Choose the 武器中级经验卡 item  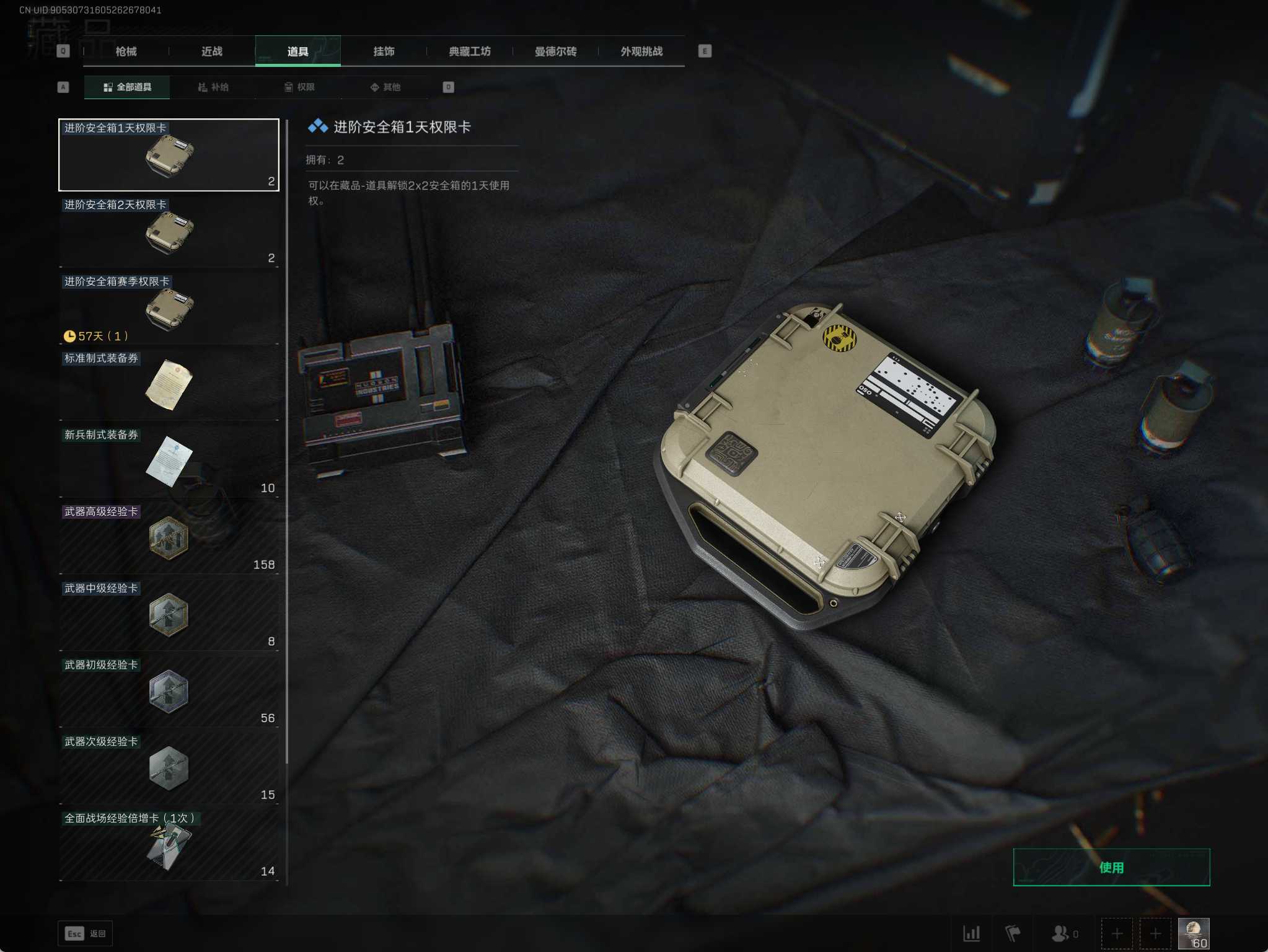(x=169, y=615)
